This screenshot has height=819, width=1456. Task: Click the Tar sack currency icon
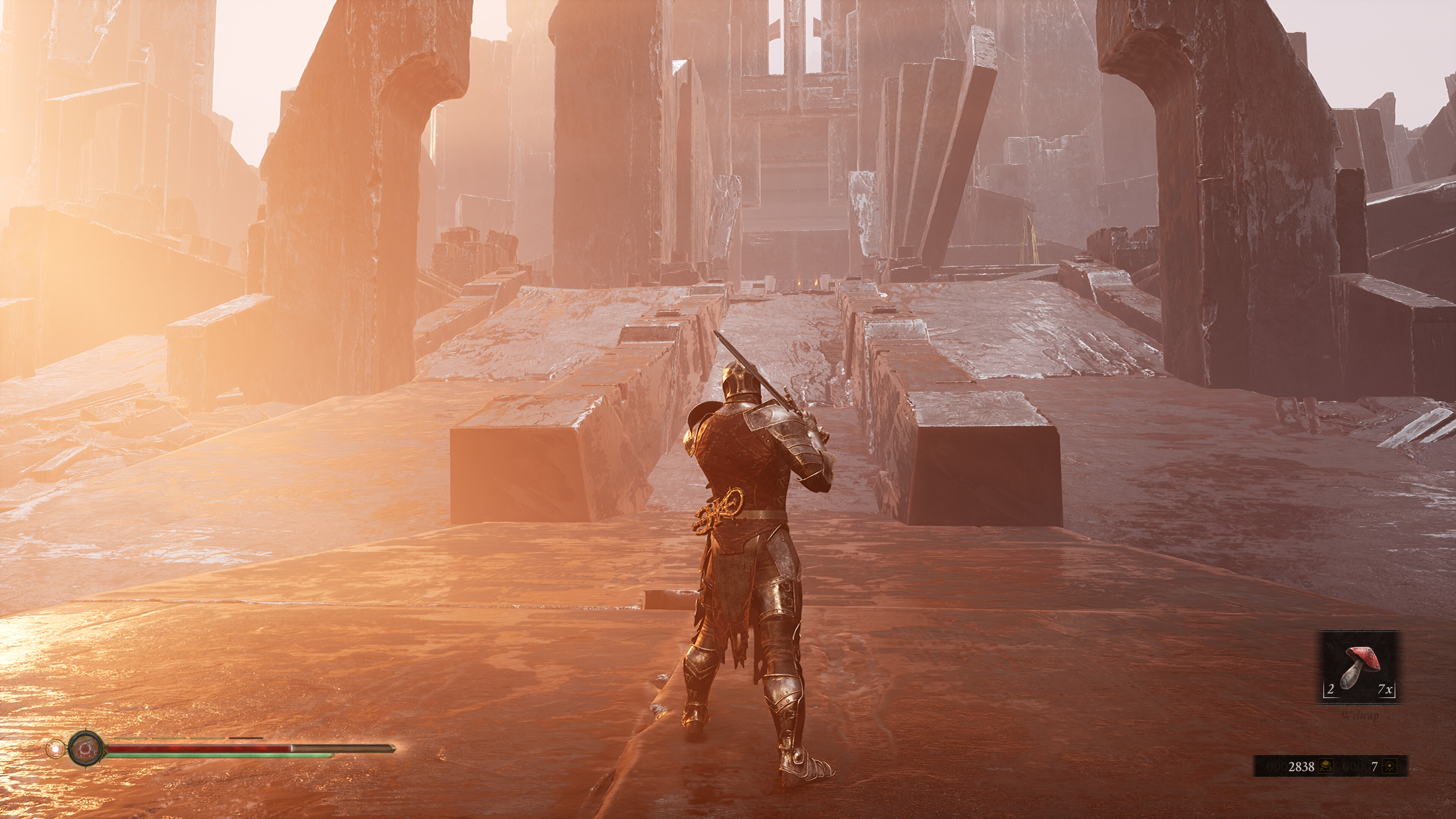click(x=1326, y=766)
